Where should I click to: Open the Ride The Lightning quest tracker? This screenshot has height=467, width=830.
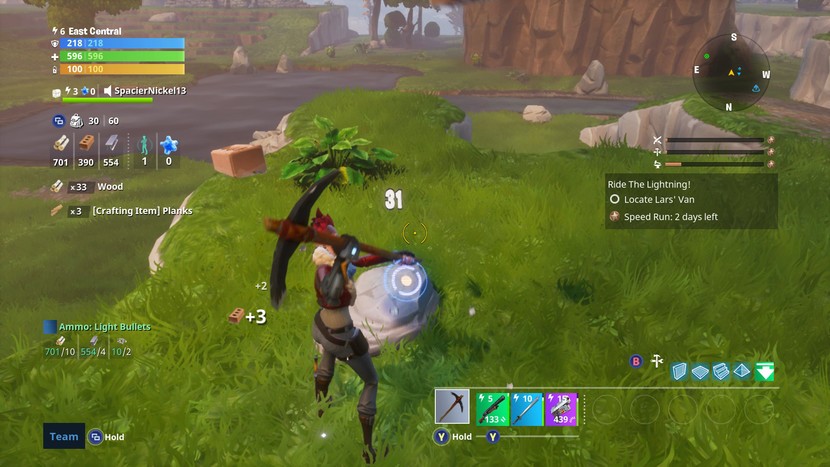click(x=690, y=200)
